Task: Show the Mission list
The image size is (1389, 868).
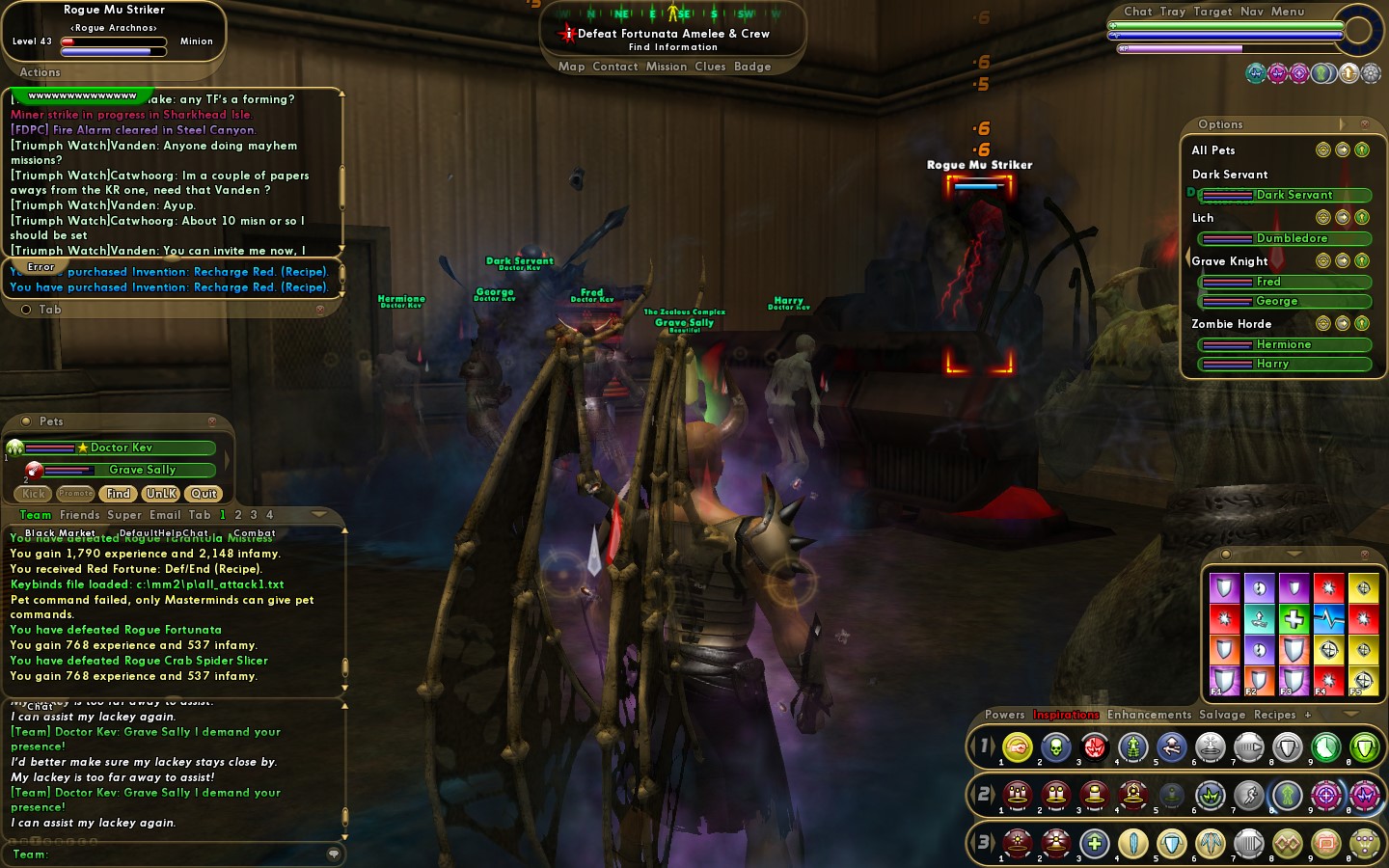Action: (x=666, y=67)
